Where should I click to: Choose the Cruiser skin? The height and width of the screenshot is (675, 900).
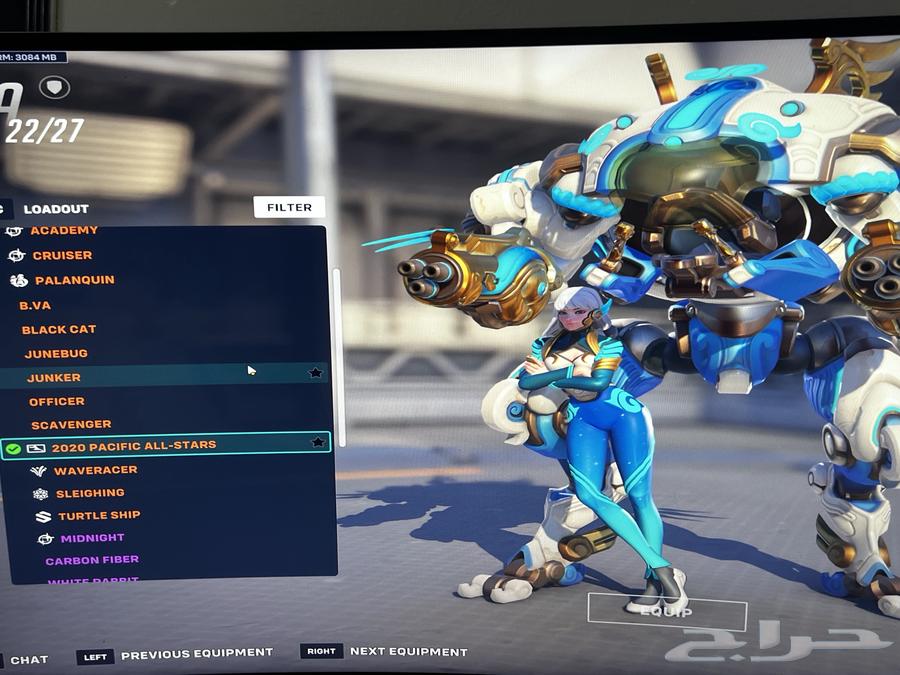tap(62, 256)
